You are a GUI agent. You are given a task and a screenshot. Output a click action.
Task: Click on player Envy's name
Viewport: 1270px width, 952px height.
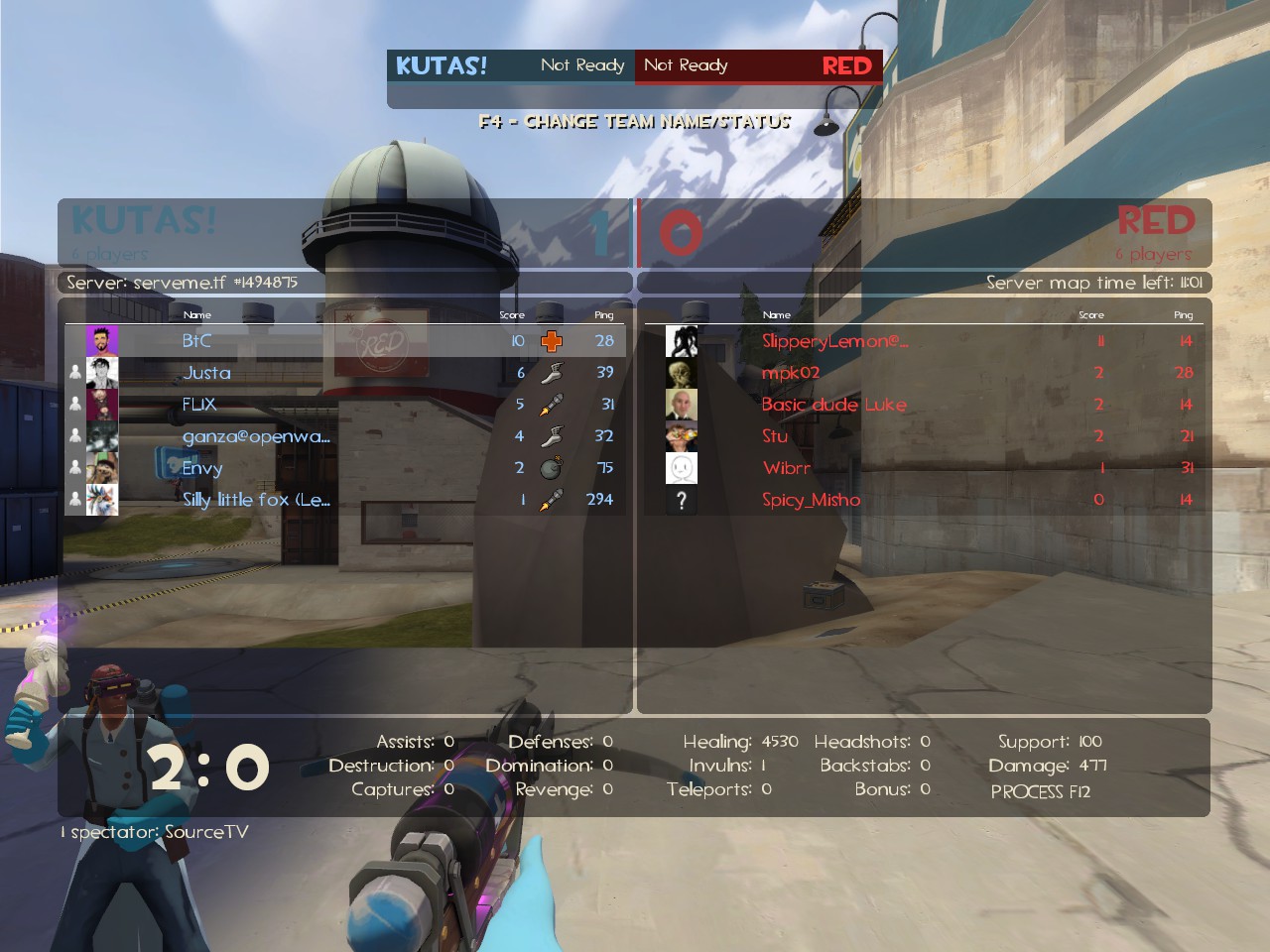click(202, 468)
